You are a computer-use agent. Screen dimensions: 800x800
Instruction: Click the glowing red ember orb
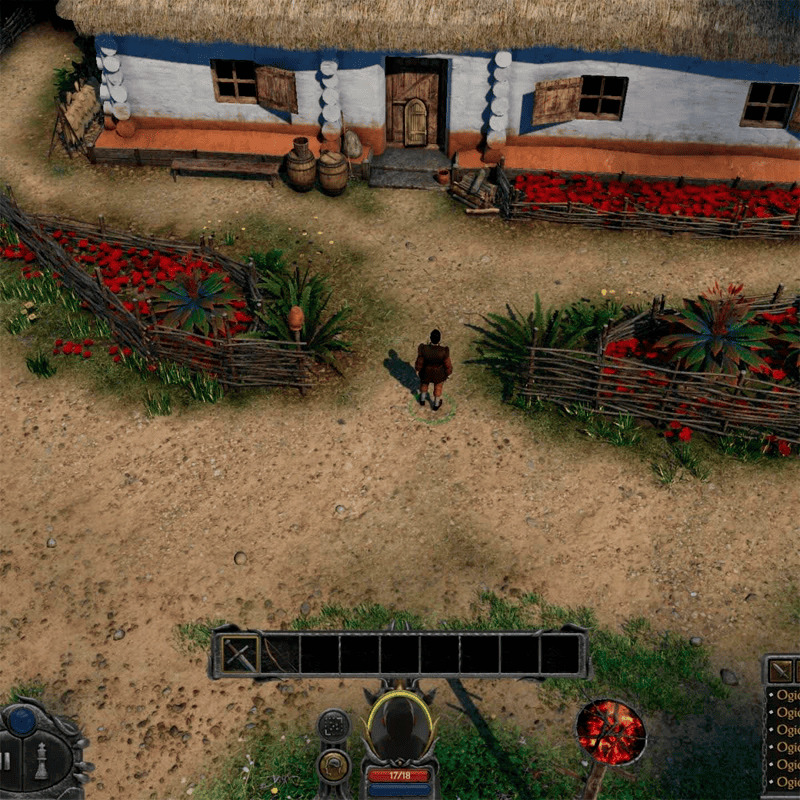tap(610, 732)
